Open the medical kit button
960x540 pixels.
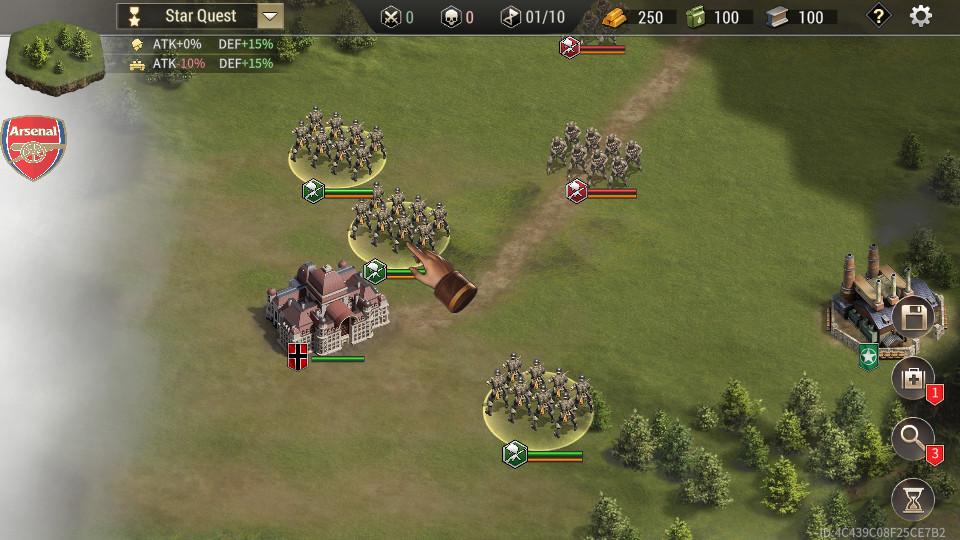912,379
